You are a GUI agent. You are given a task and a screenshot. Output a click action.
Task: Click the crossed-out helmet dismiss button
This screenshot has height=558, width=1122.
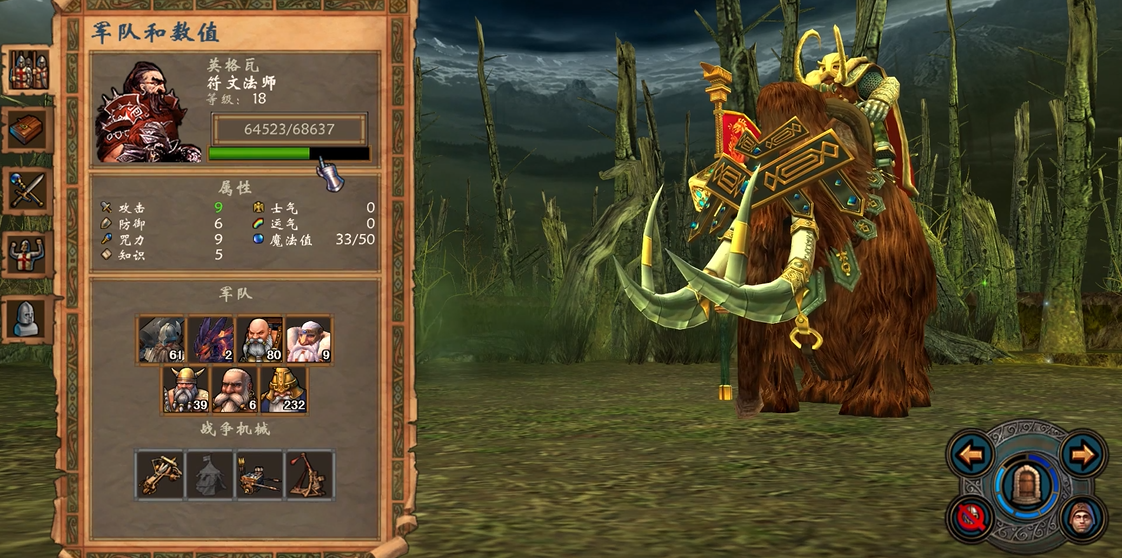pos(971,517)
